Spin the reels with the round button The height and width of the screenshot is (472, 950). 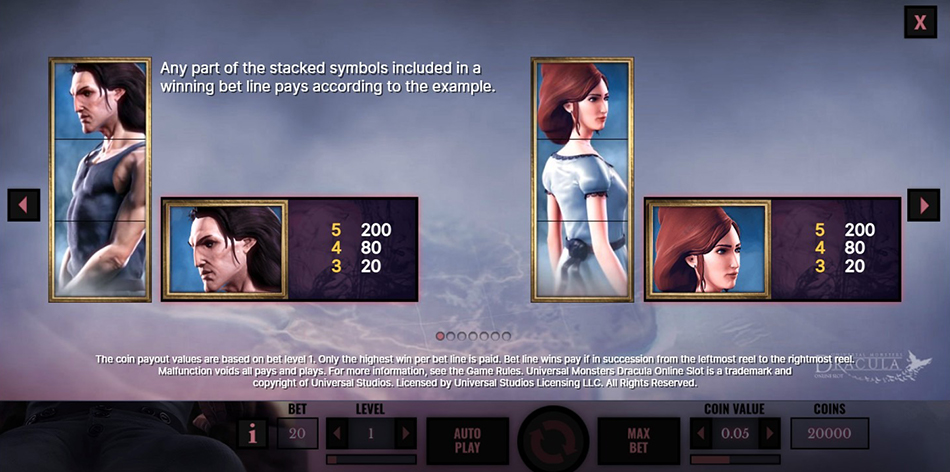coord(553,441)
